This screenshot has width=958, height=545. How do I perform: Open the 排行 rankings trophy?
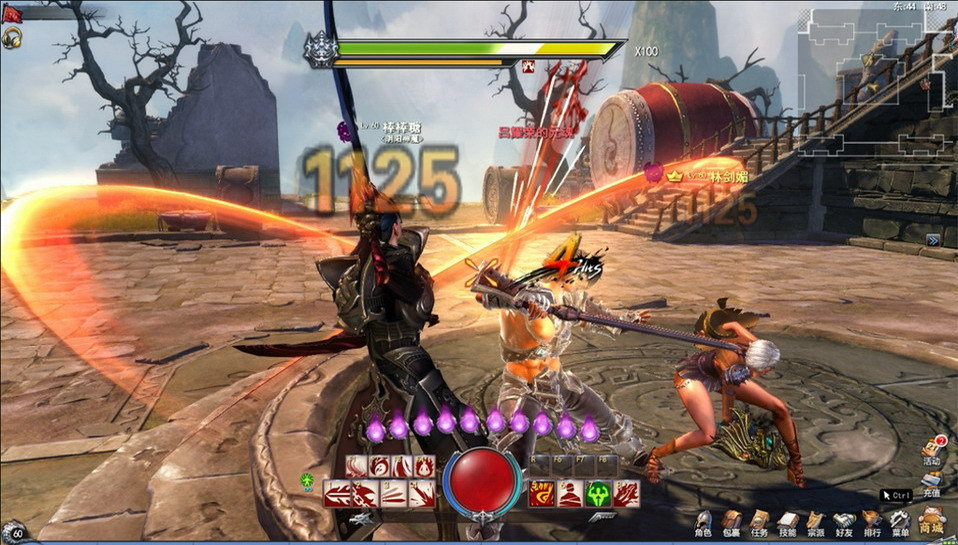872,521
